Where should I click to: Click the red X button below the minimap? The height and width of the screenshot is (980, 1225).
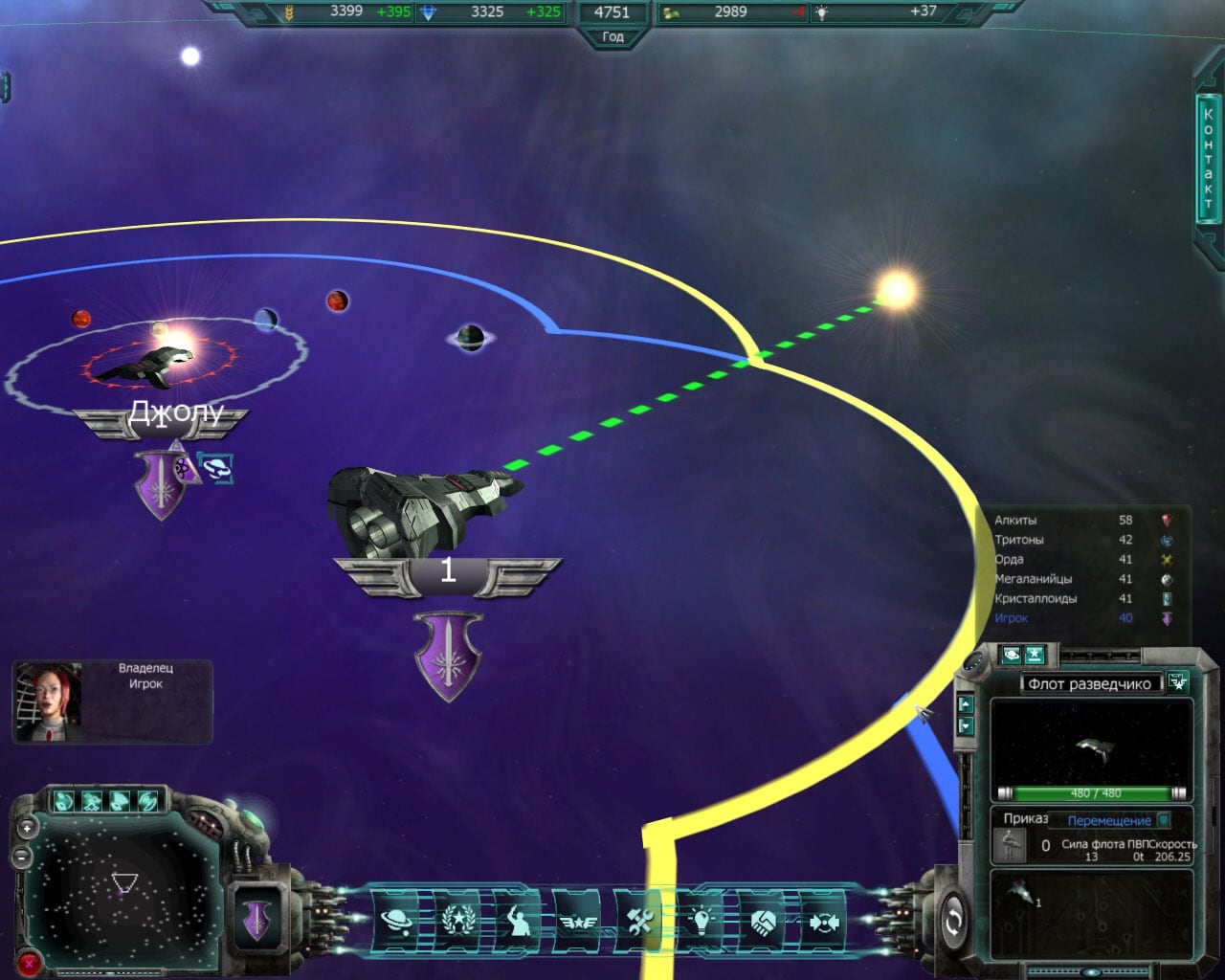(x=30, y=961)
